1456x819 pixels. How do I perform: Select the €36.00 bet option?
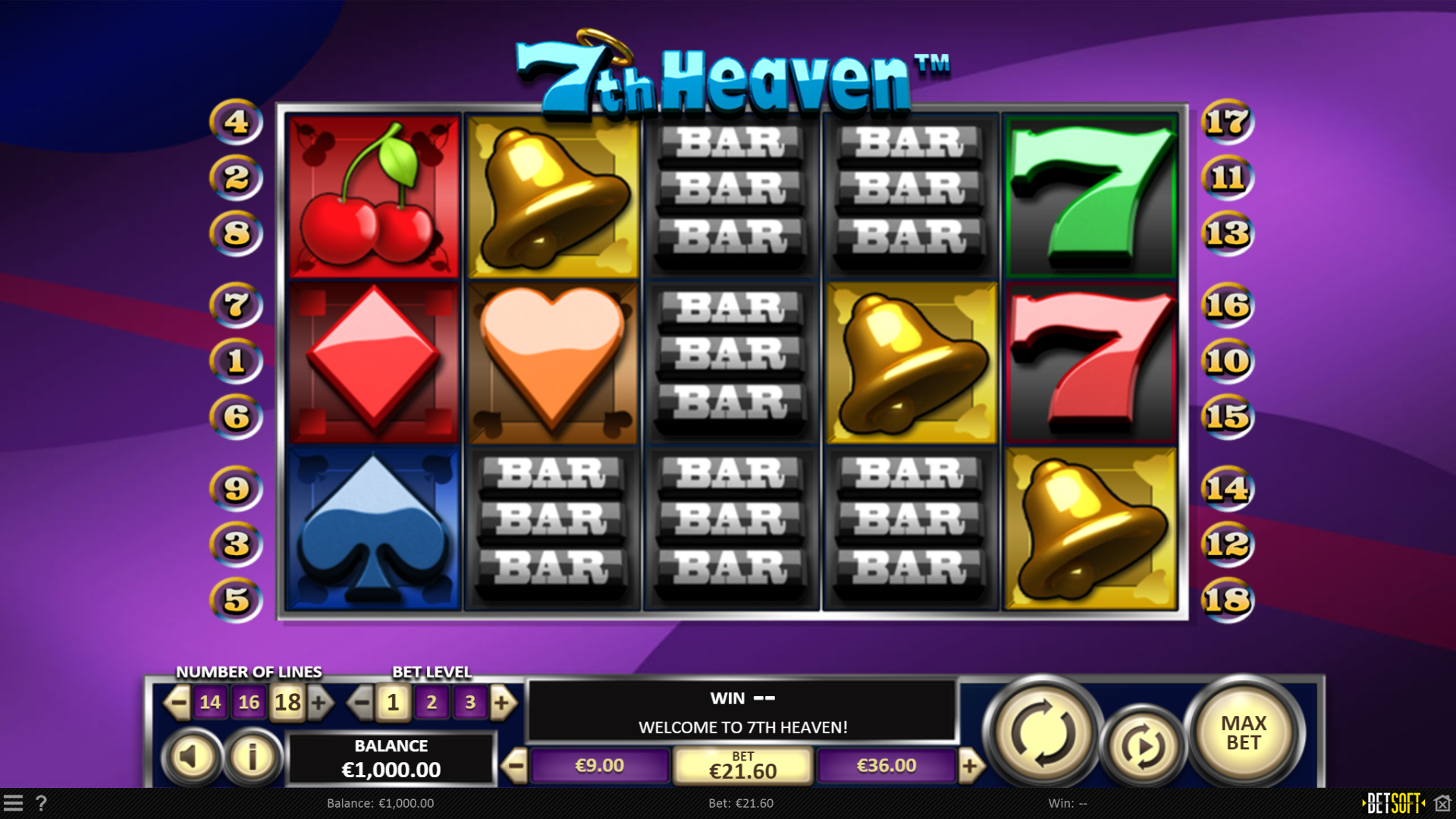pos(884,765)
